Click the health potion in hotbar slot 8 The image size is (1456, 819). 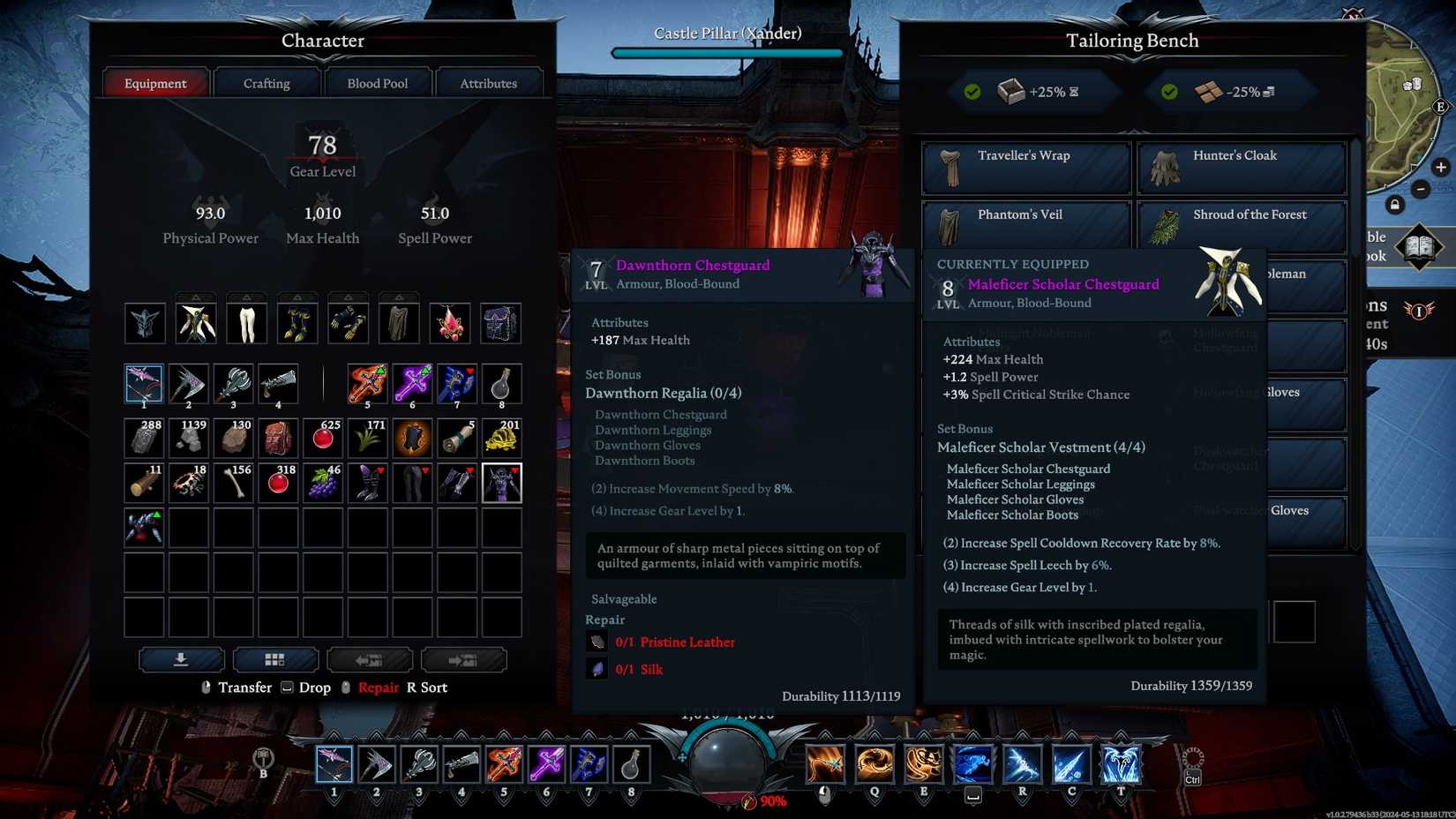click(629, 763)
